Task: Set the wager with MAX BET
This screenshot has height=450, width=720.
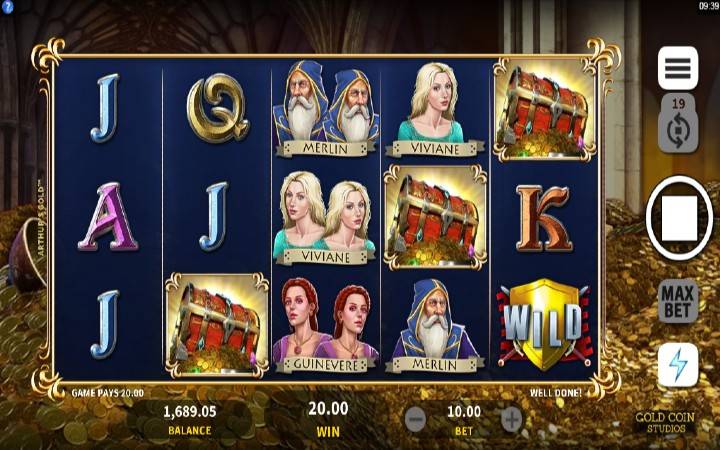Action: (x=677, y=301)
